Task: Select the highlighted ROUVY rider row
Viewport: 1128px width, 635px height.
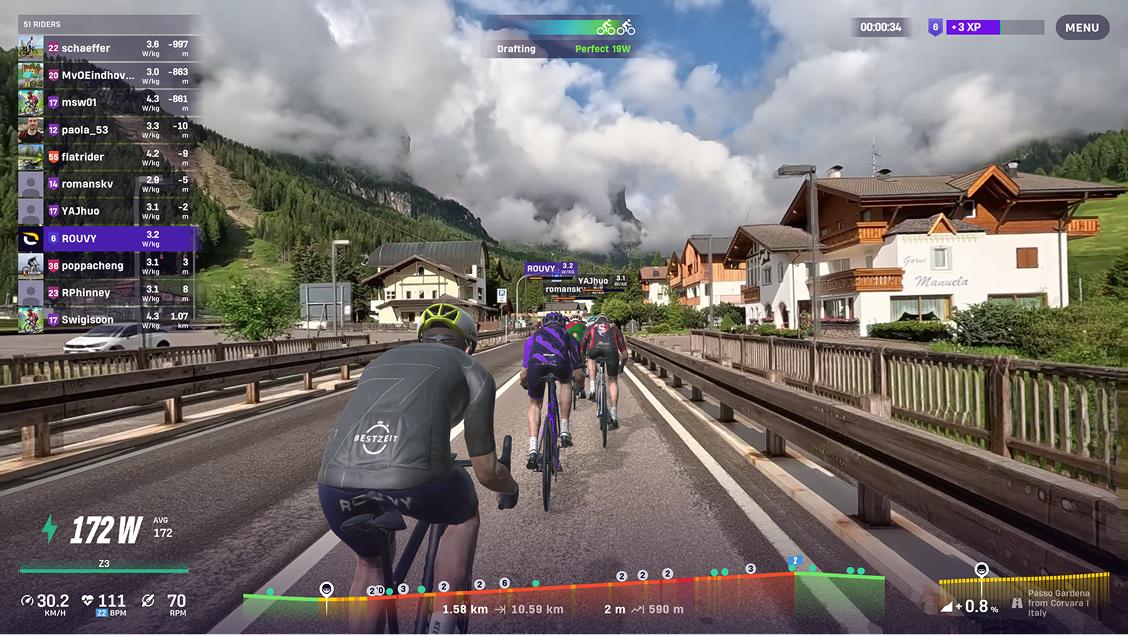Action: [107, 238]
